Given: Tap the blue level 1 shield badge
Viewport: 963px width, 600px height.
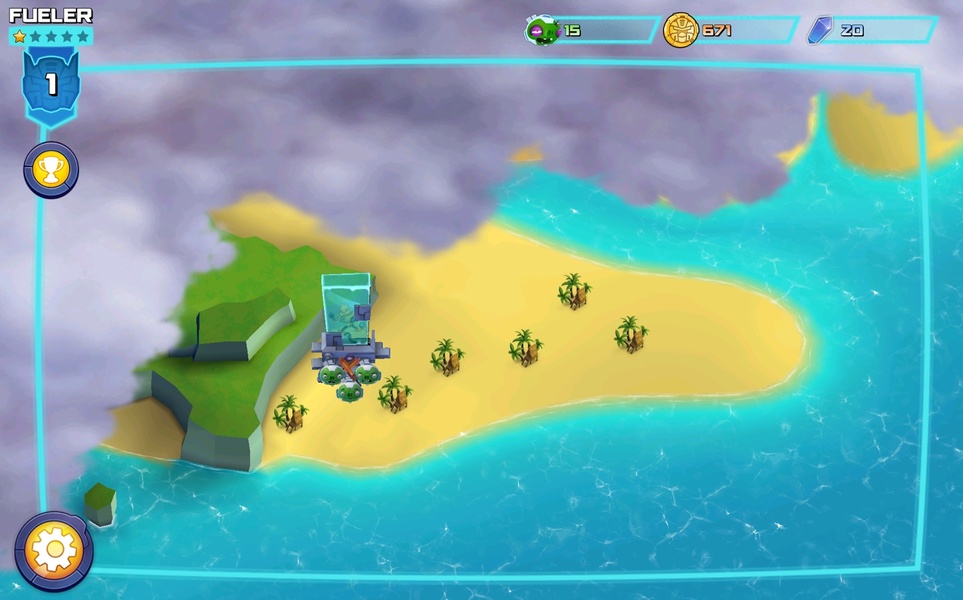Looking at the screenshot, I should [x=51, y=85].
